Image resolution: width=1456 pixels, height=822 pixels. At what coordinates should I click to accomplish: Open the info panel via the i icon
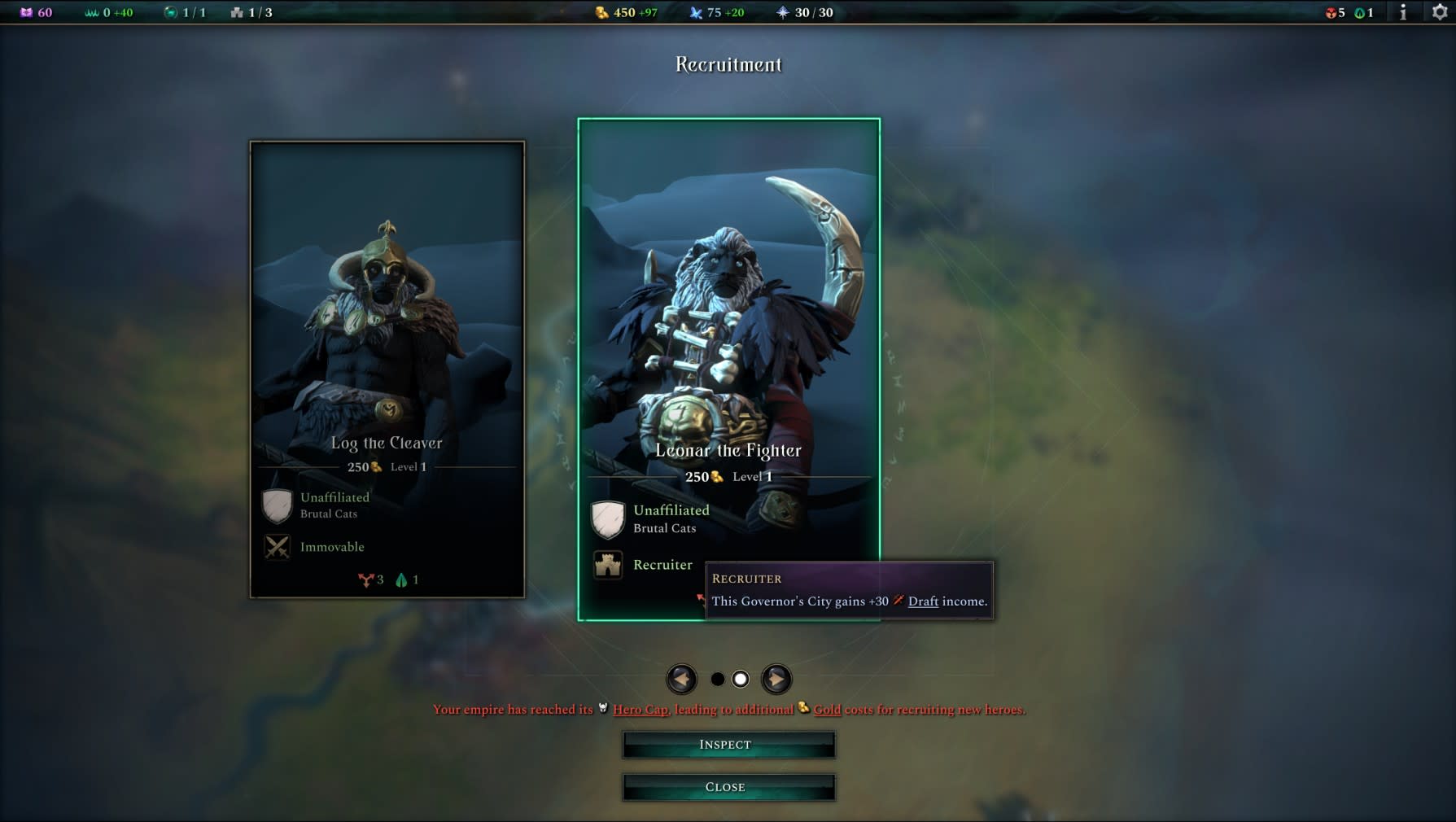(x=1403, y=13)
